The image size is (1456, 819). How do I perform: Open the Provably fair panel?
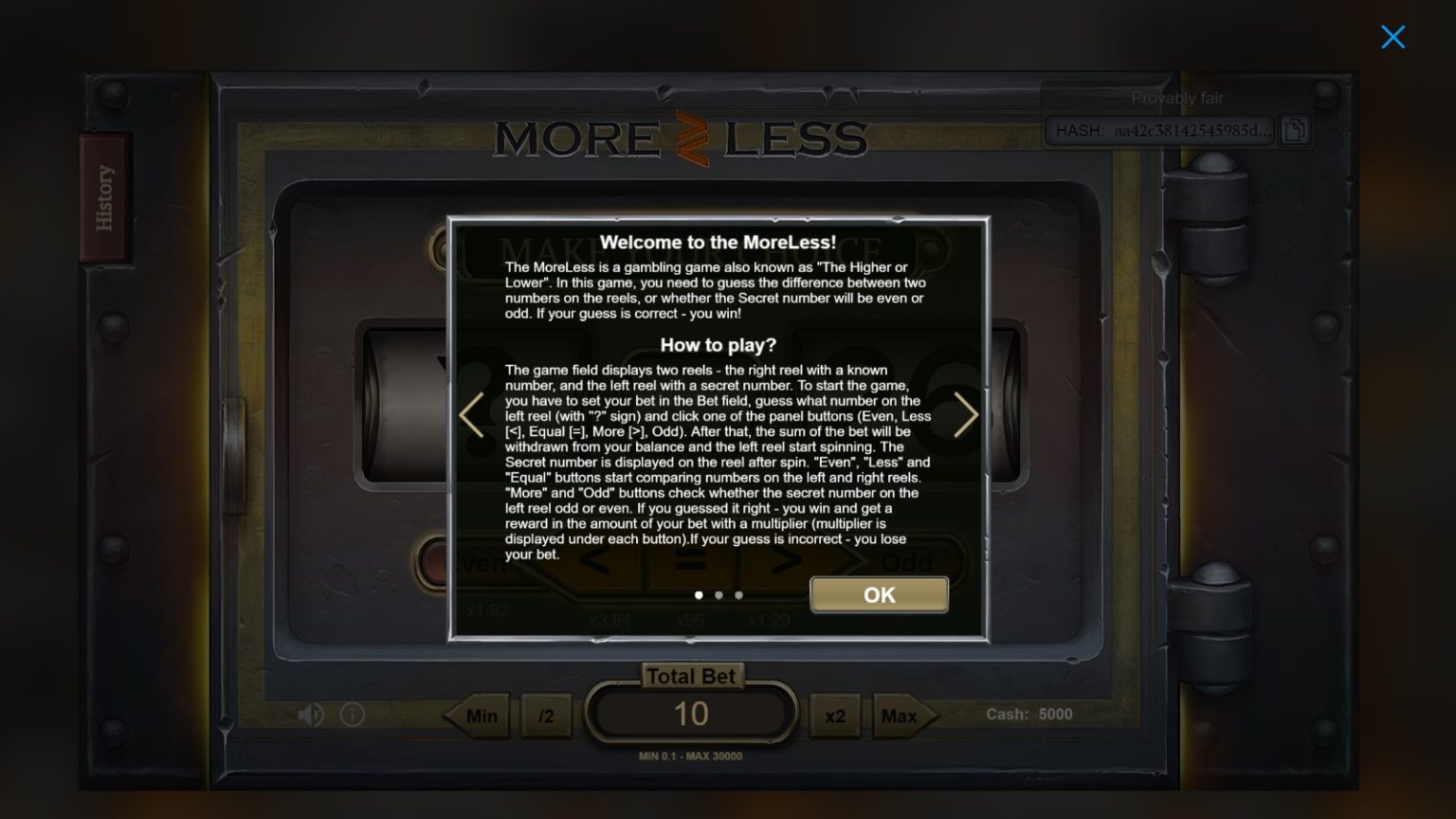tap(1176, 98)
